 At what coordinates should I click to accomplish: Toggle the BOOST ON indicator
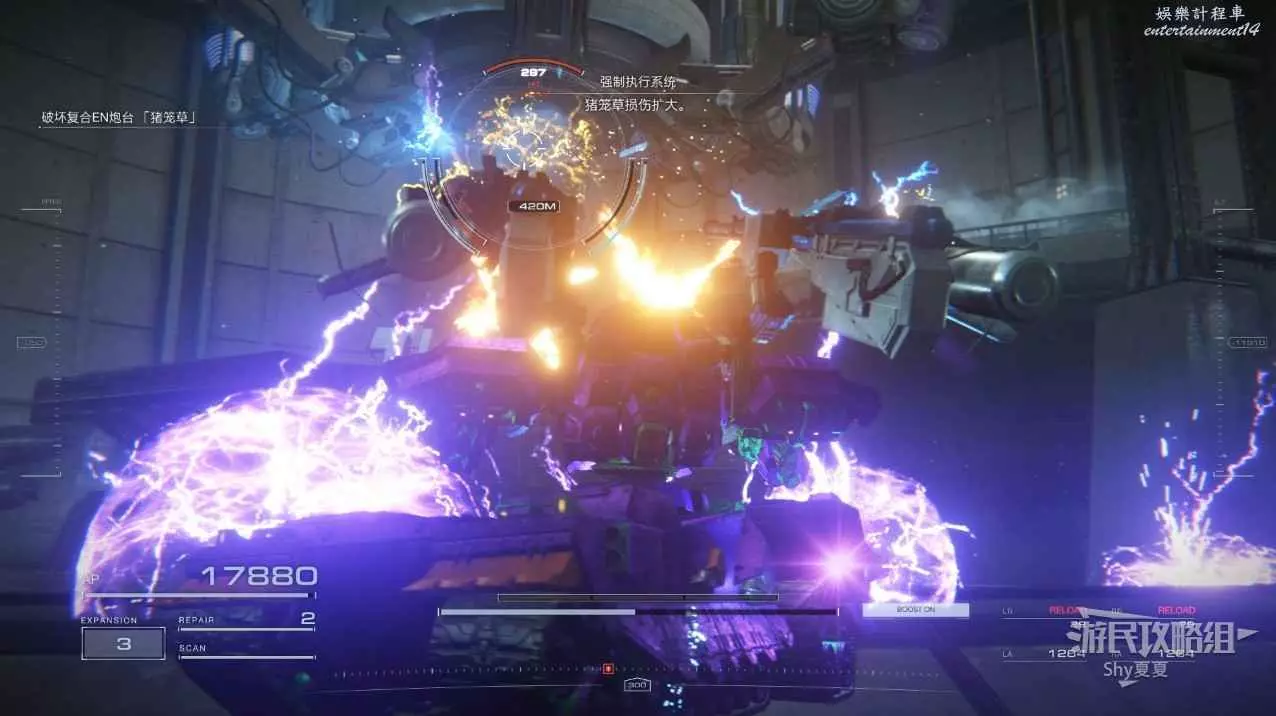pos(915,610)
